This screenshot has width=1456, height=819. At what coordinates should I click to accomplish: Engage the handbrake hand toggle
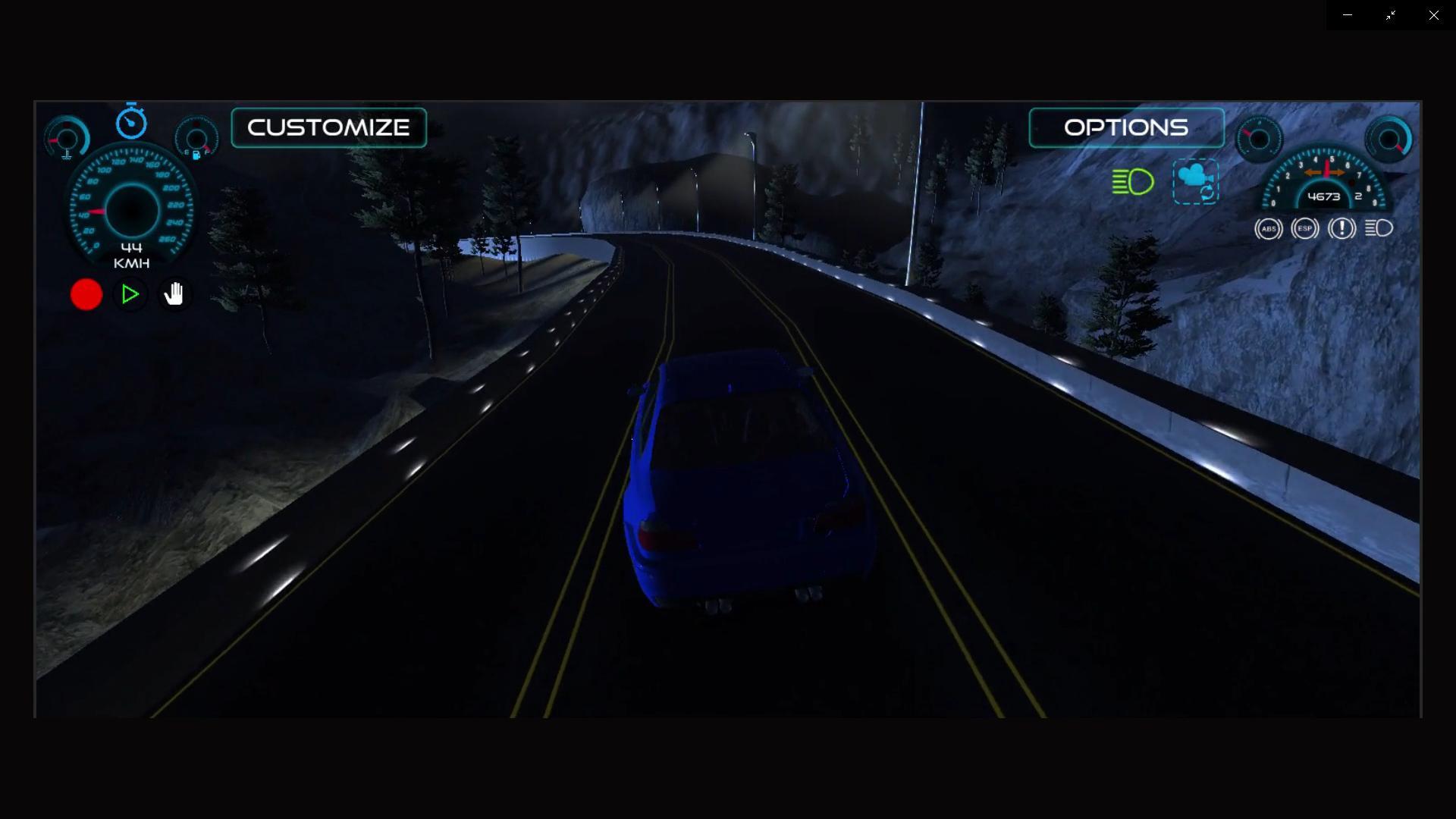click(174, 294)
